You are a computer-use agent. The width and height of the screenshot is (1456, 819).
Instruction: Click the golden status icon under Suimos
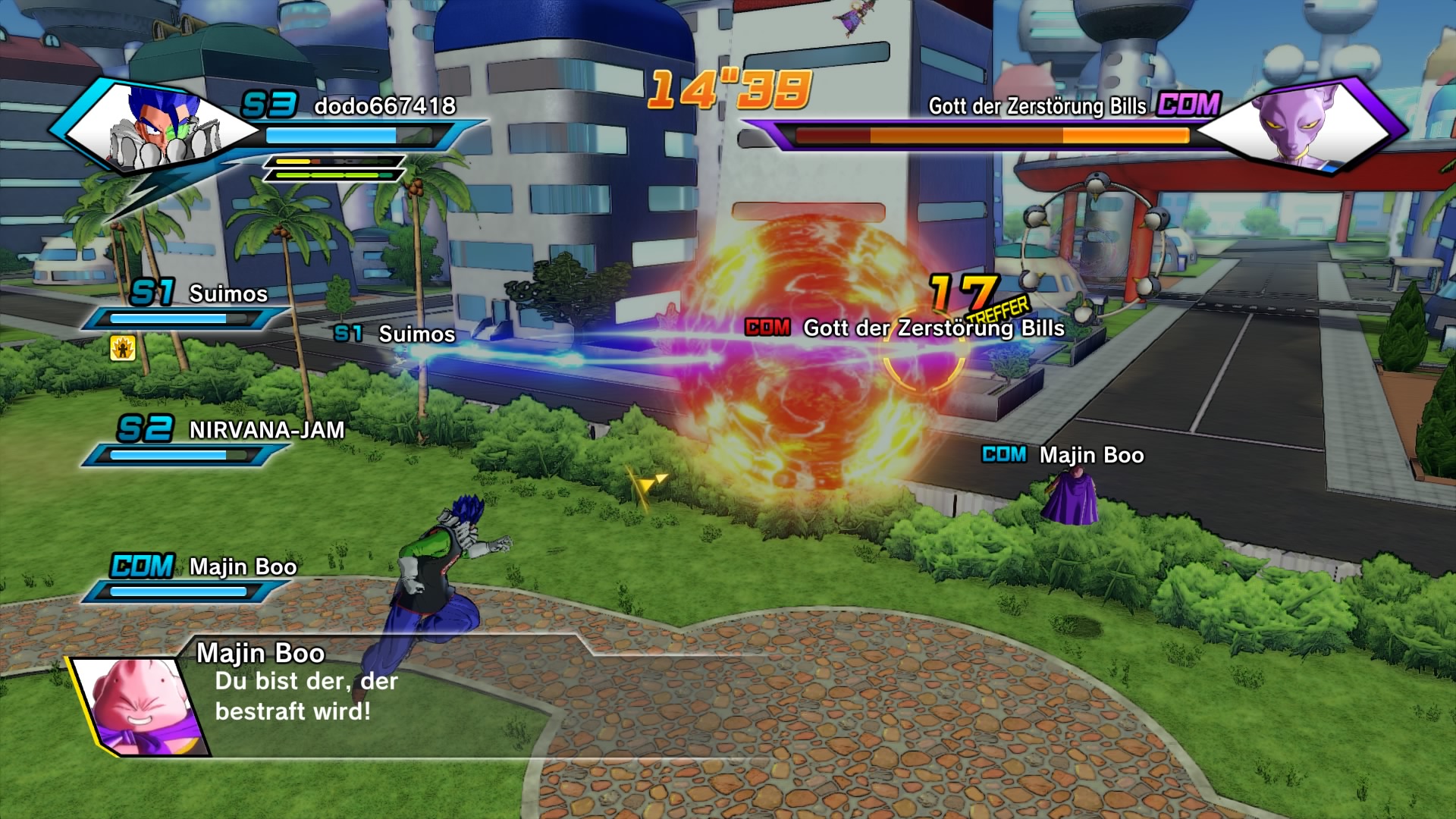(x=123, y=347)
